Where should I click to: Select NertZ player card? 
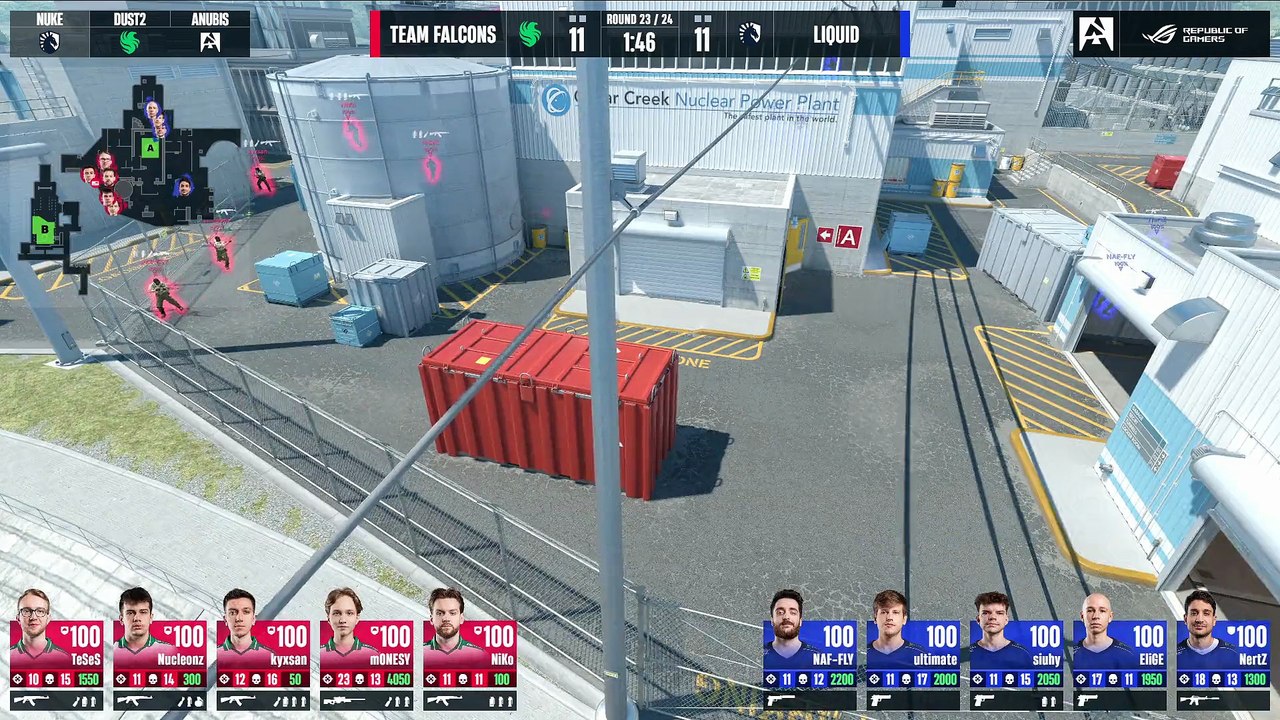tap(1222, 650)
